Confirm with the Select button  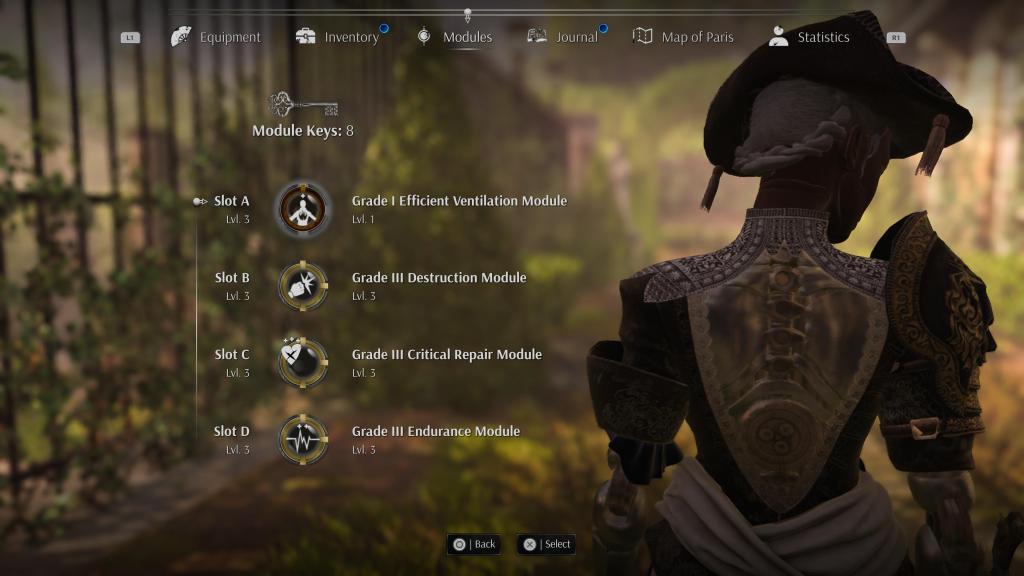(x=547, y=544)
